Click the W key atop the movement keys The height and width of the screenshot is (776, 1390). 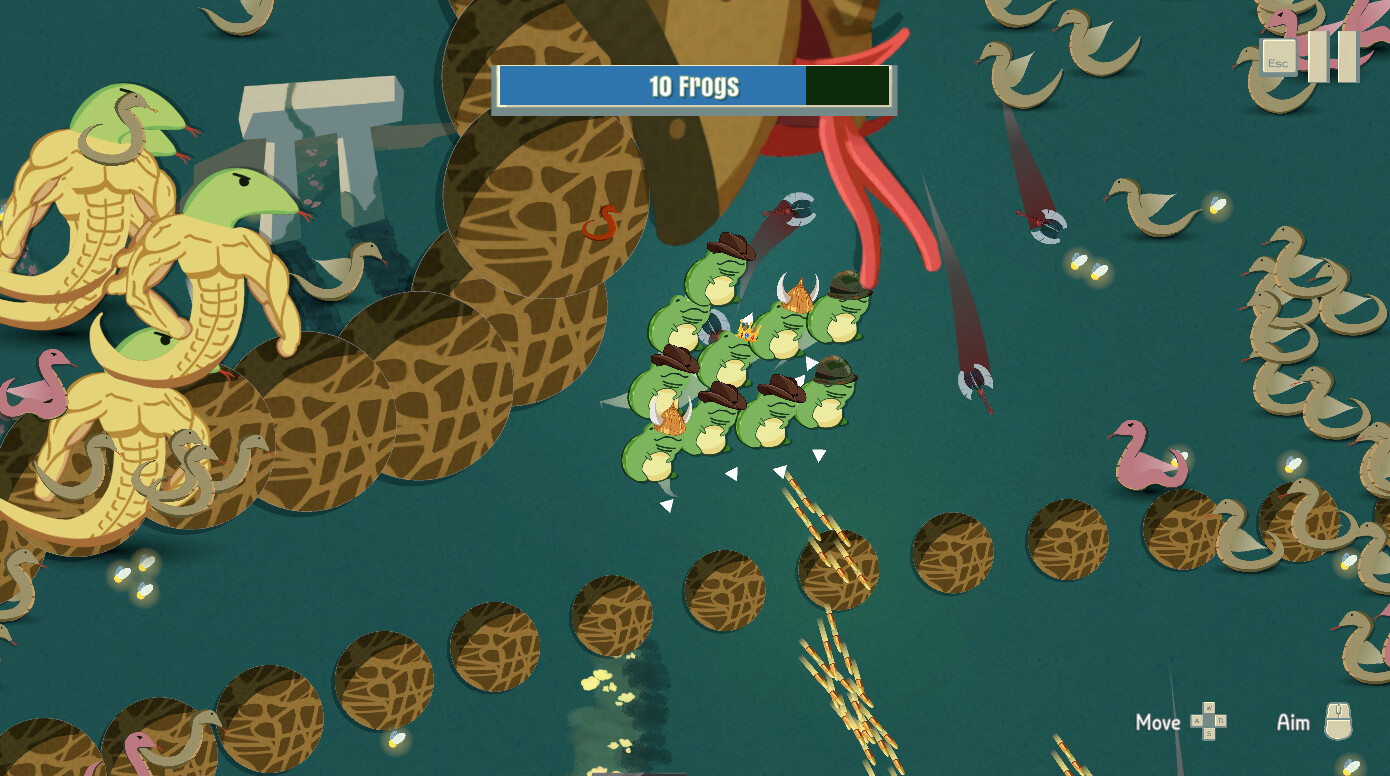[x=1210, y=707]
